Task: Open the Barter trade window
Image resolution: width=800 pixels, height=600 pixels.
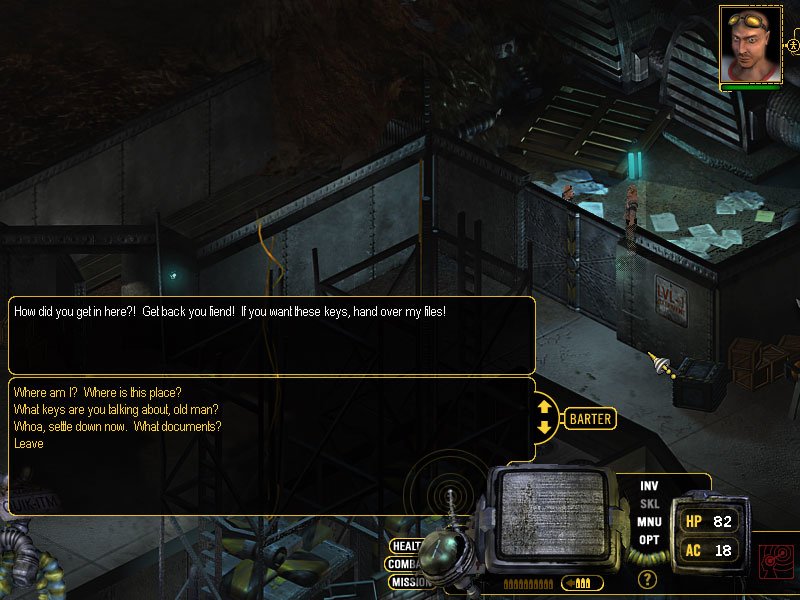Action: click(x=590, y=419)
